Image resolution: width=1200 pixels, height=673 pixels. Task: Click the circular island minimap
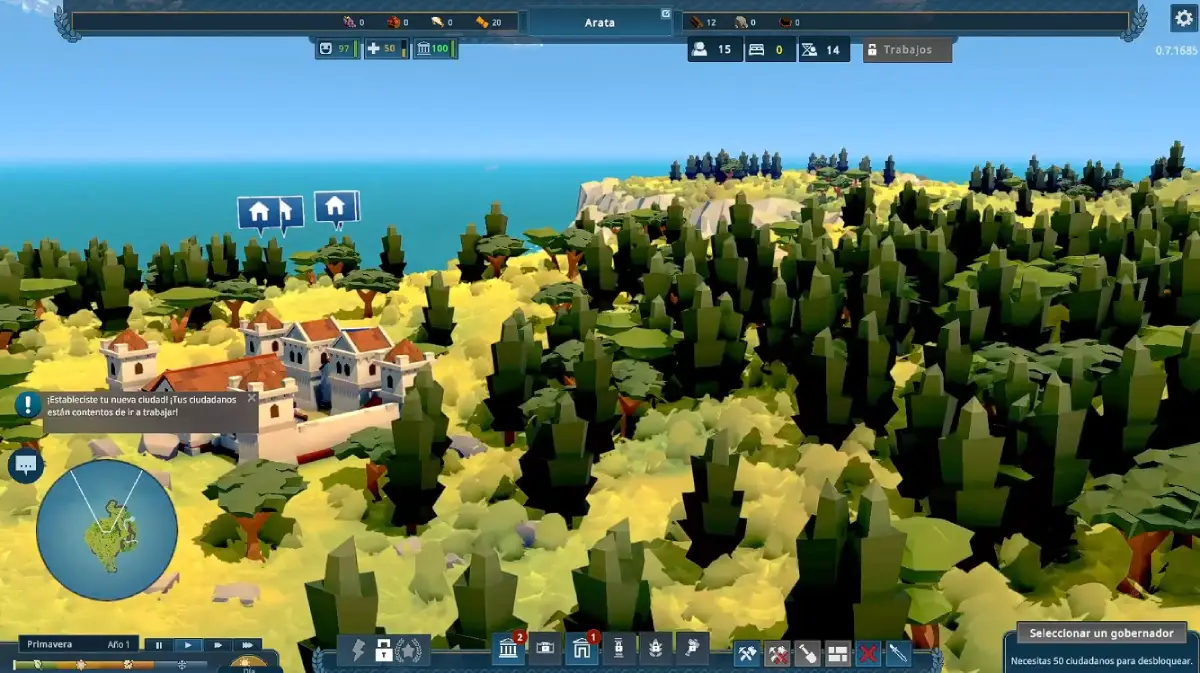pyautogui.click(x=106, y=529)
